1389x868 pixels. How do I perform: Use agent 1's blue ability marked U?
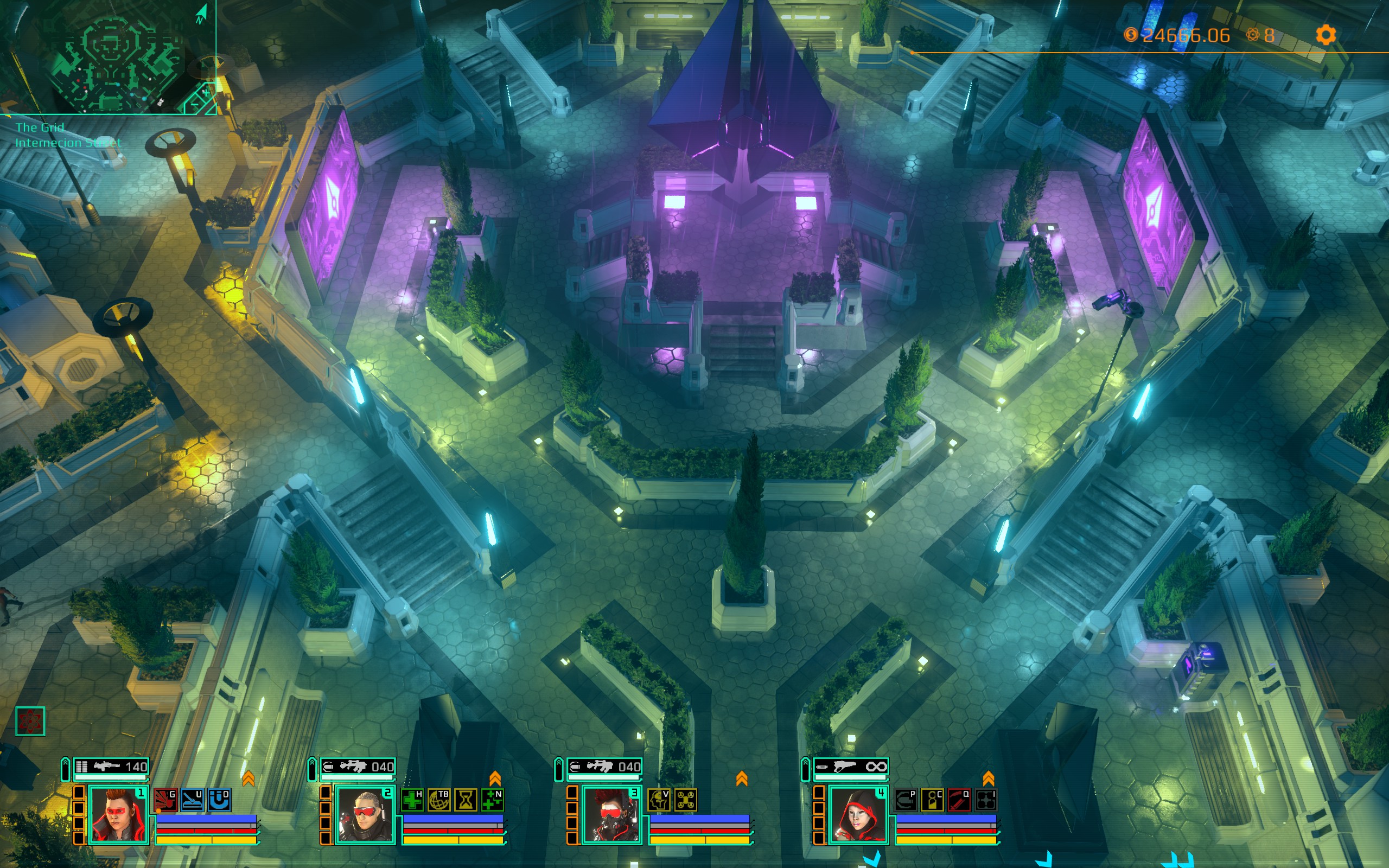(x=192, y=800)
